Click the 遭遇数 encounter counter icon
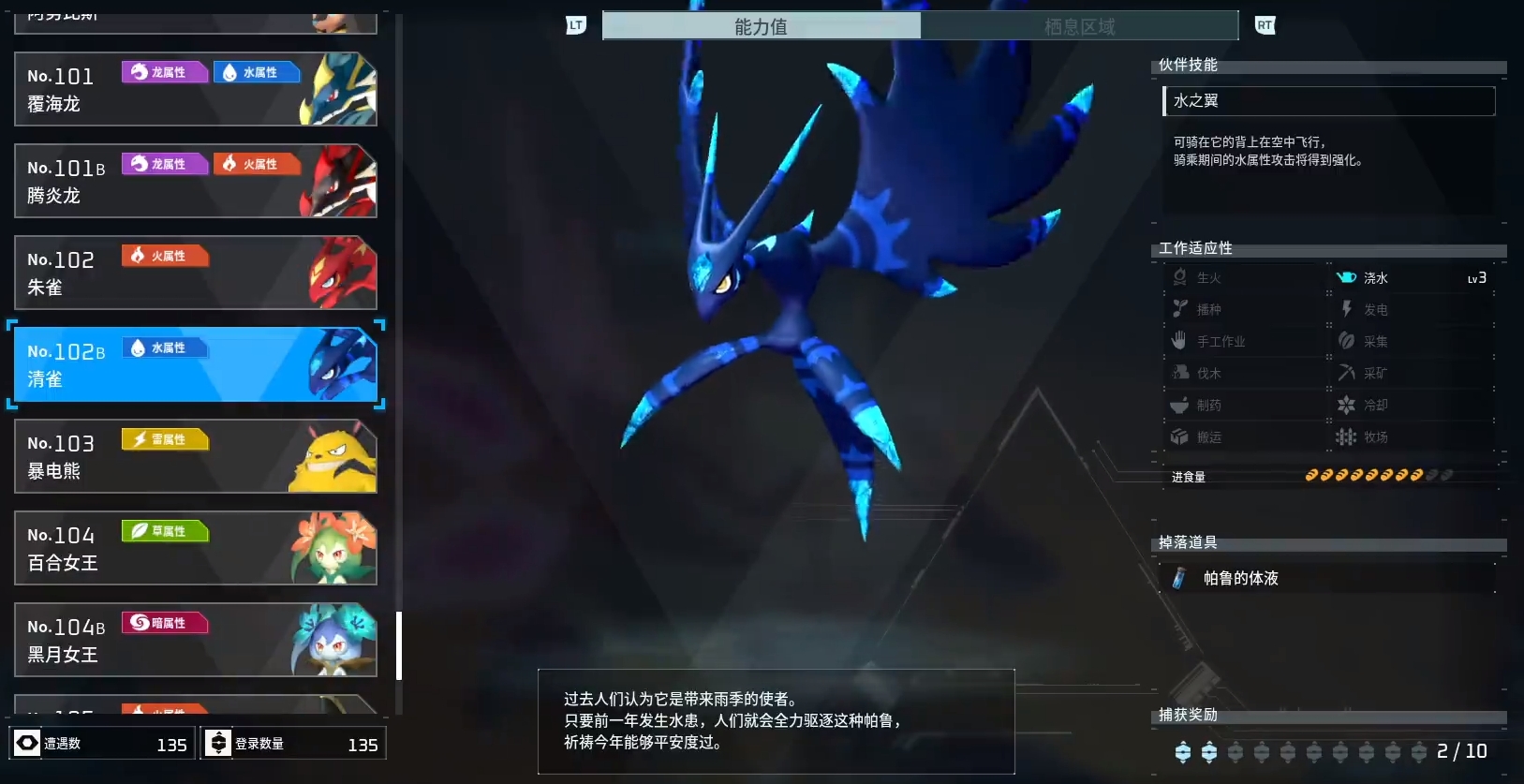1524x784 pixels. pos(29,743)
